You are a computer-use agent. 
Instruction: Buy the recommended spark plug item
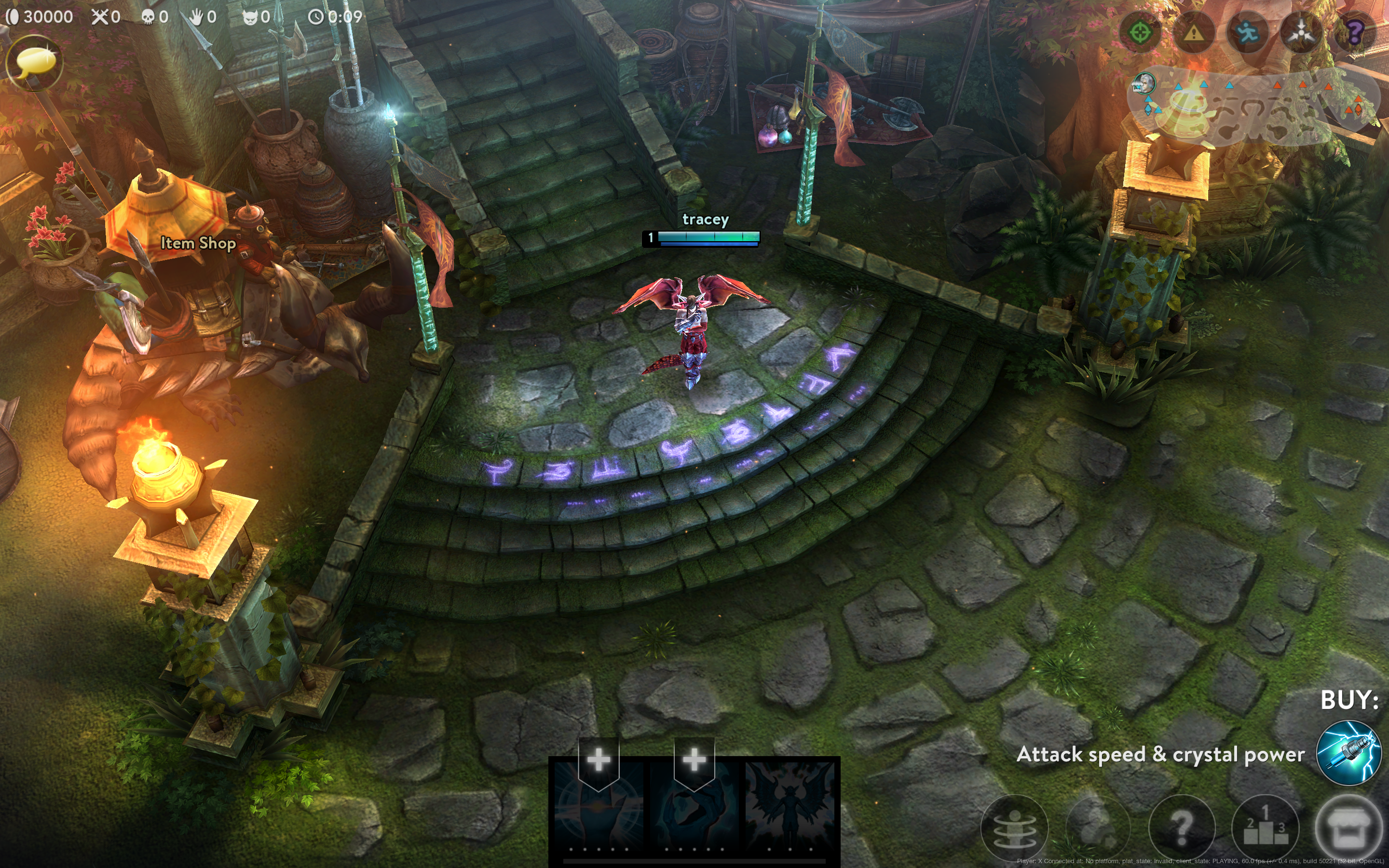tap(1348, 753)
